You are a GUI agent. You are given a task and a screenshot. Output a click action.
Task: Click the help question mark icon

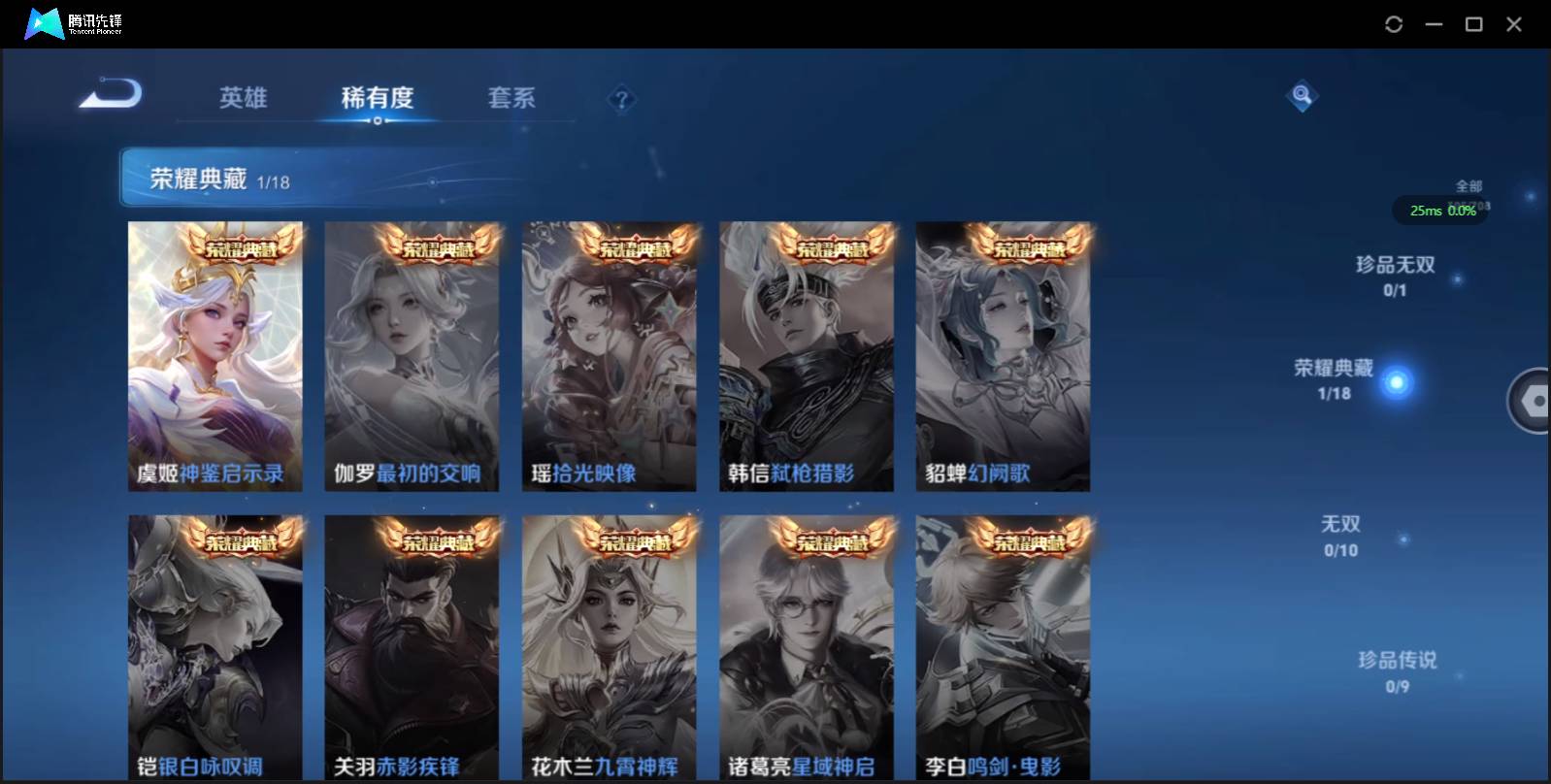point(622,98)
